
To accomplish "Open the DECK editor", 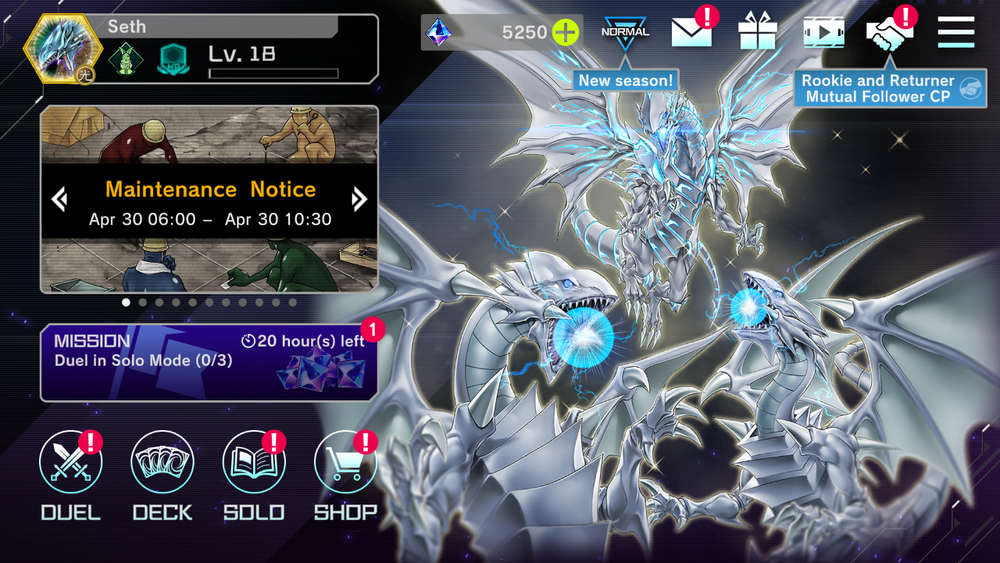I will pyautogui.click(x=162, y=463).
